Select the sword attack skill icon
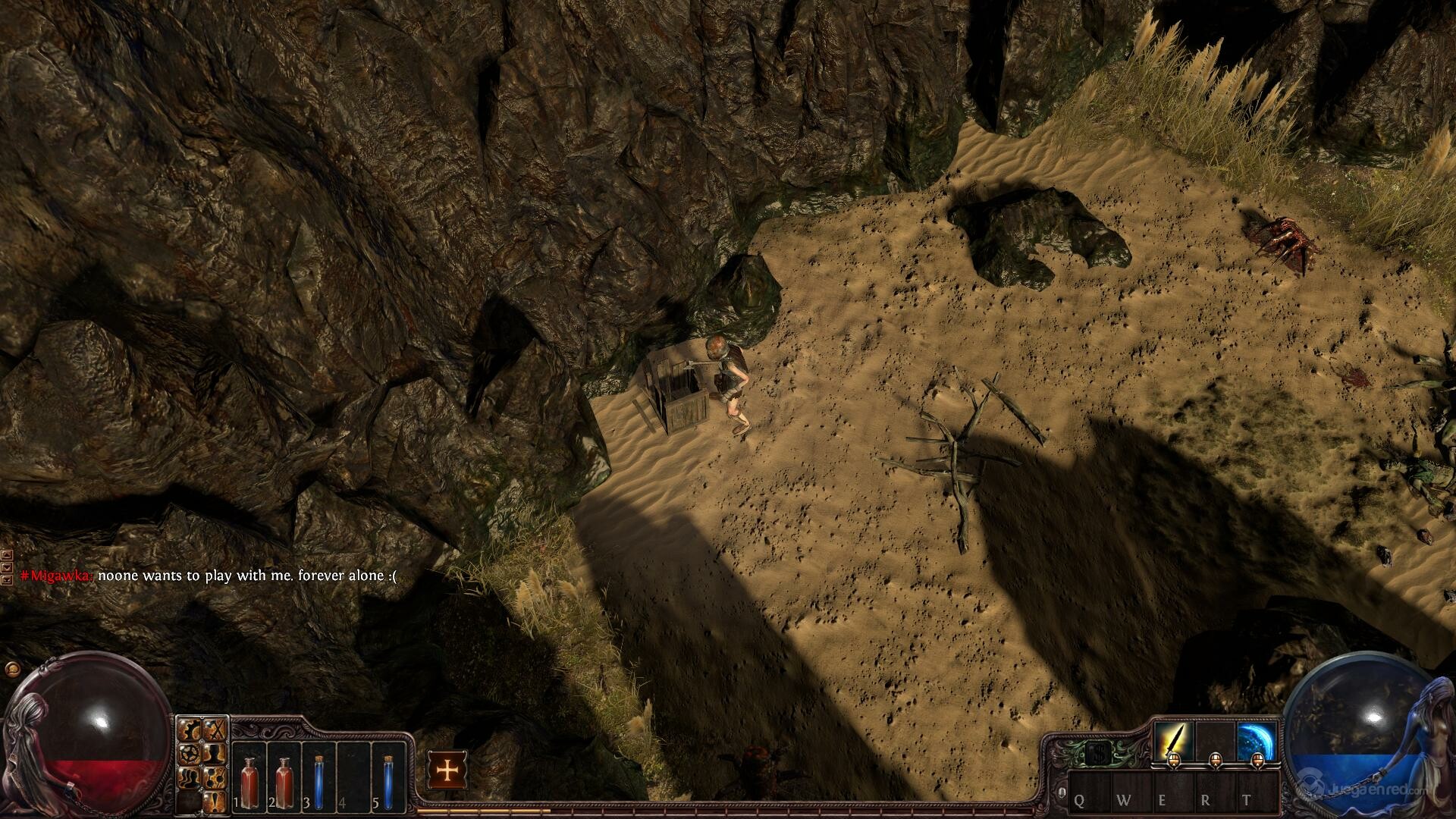 1173,739
